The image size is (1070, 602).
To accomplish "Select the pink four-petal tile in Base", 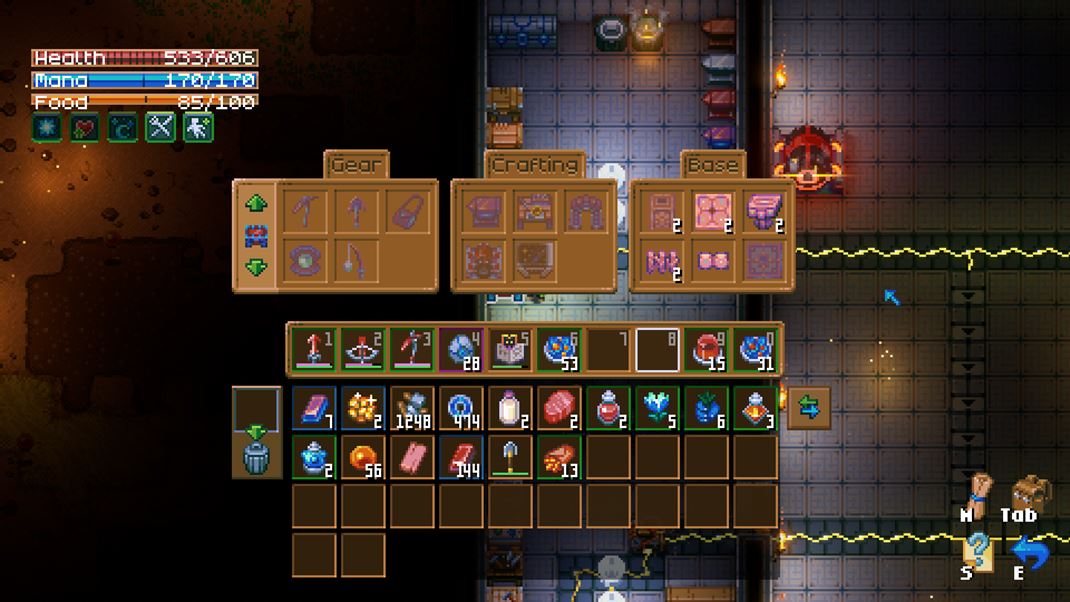I will [x=713, y=212].
